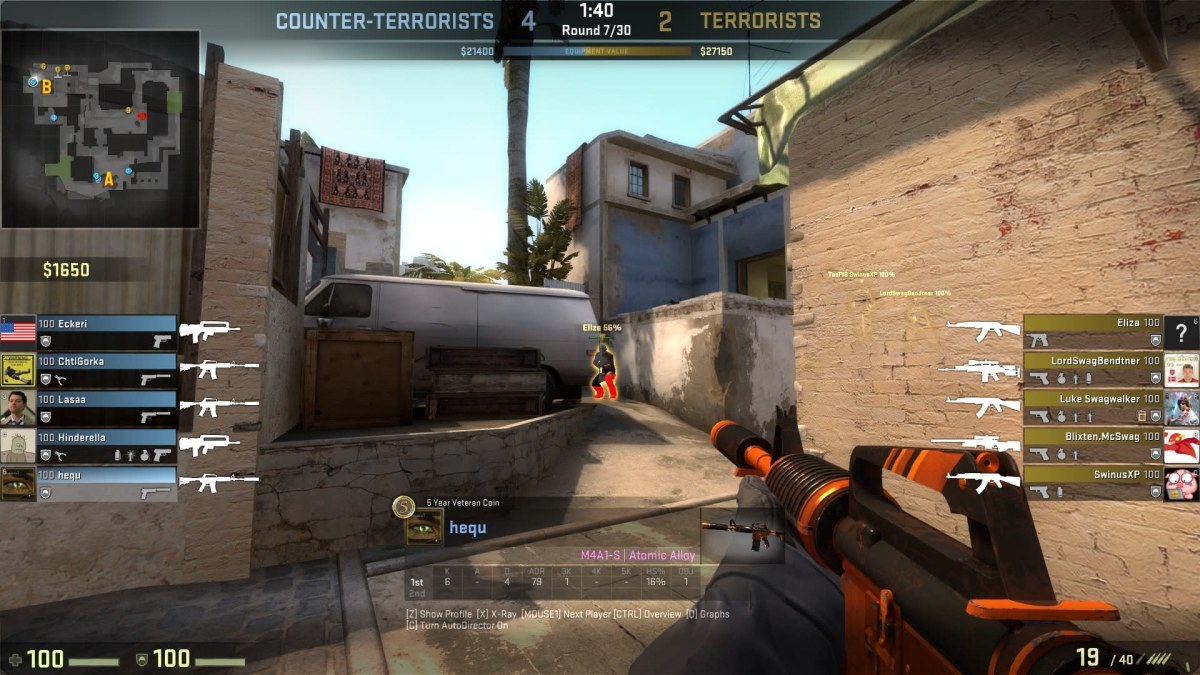Select Hinderella's player row
Image resolution: width=1200 pixels, height=675 pixels.
click(106, 446)
